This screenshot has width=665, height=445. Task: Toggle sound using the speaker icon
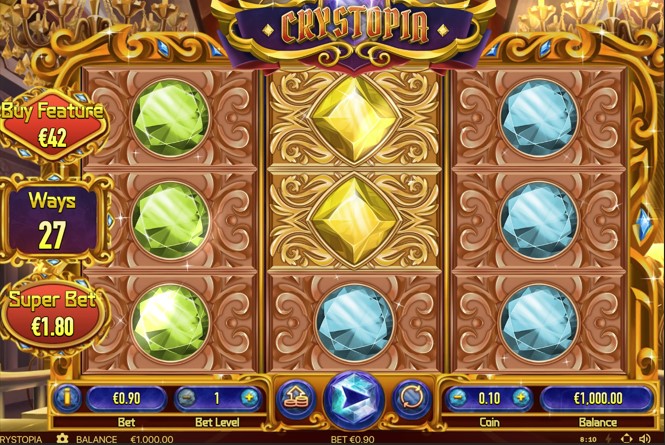pos(644,439)
